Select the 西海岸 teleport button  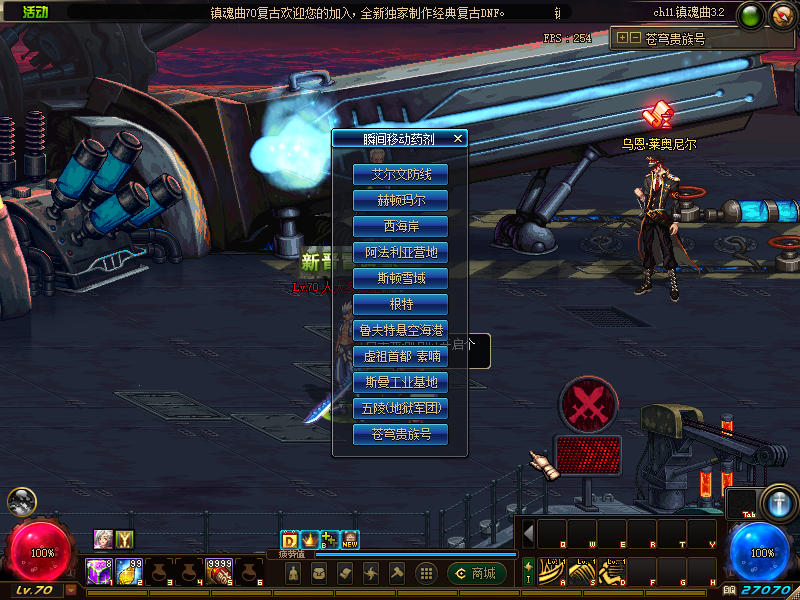pos(400,226)
